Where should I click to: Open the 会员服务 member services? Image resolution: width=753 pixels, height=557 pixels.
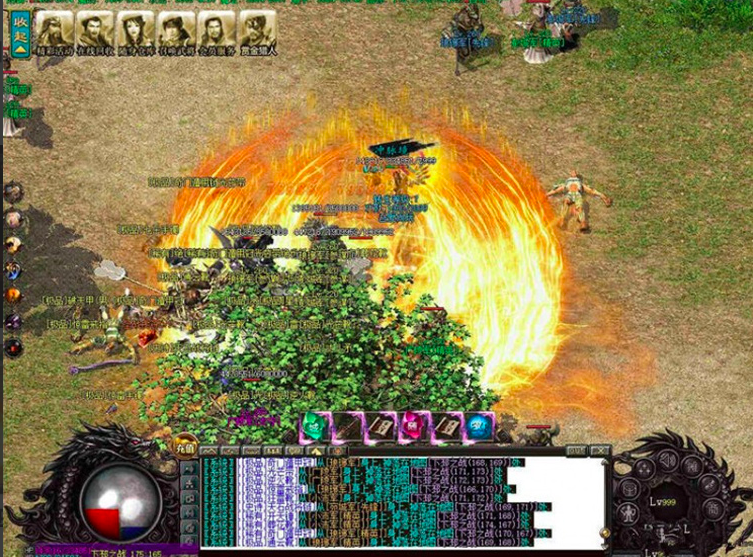pos(217,32)
